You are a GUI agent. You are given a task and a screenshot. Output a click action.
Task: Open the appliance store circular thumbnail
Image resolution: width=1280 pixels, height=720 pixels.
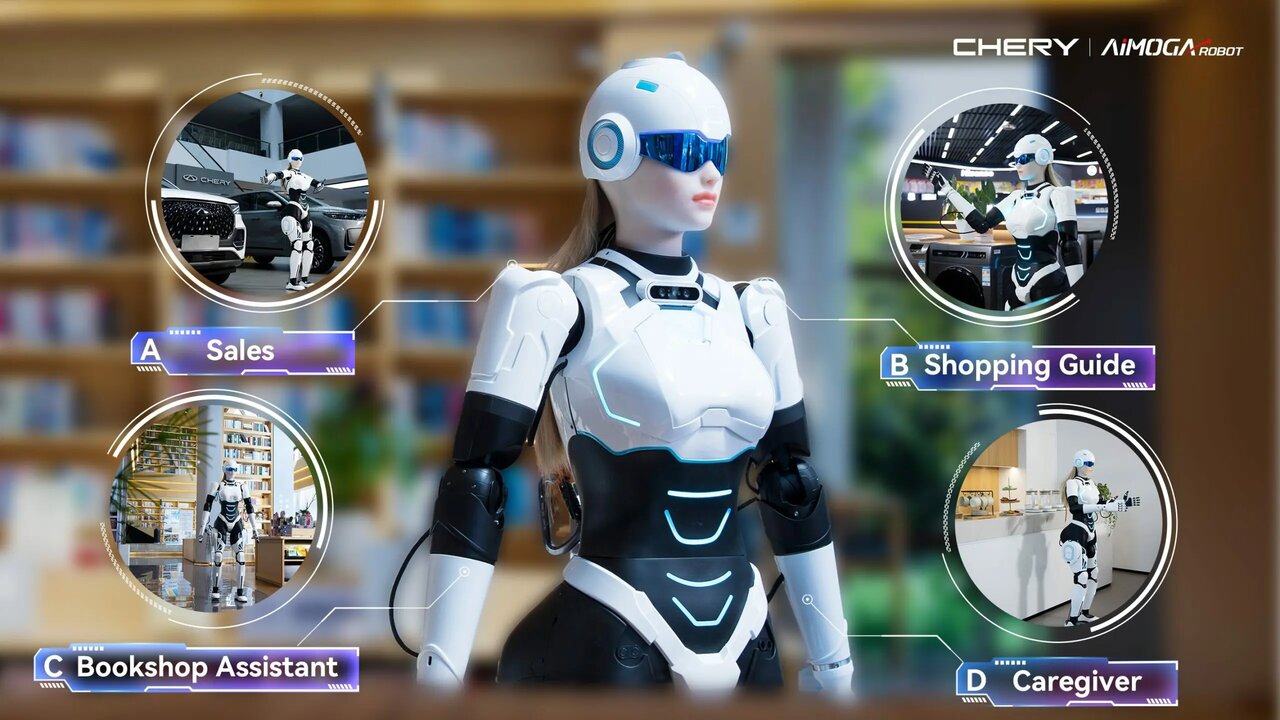pos(1002,205)
